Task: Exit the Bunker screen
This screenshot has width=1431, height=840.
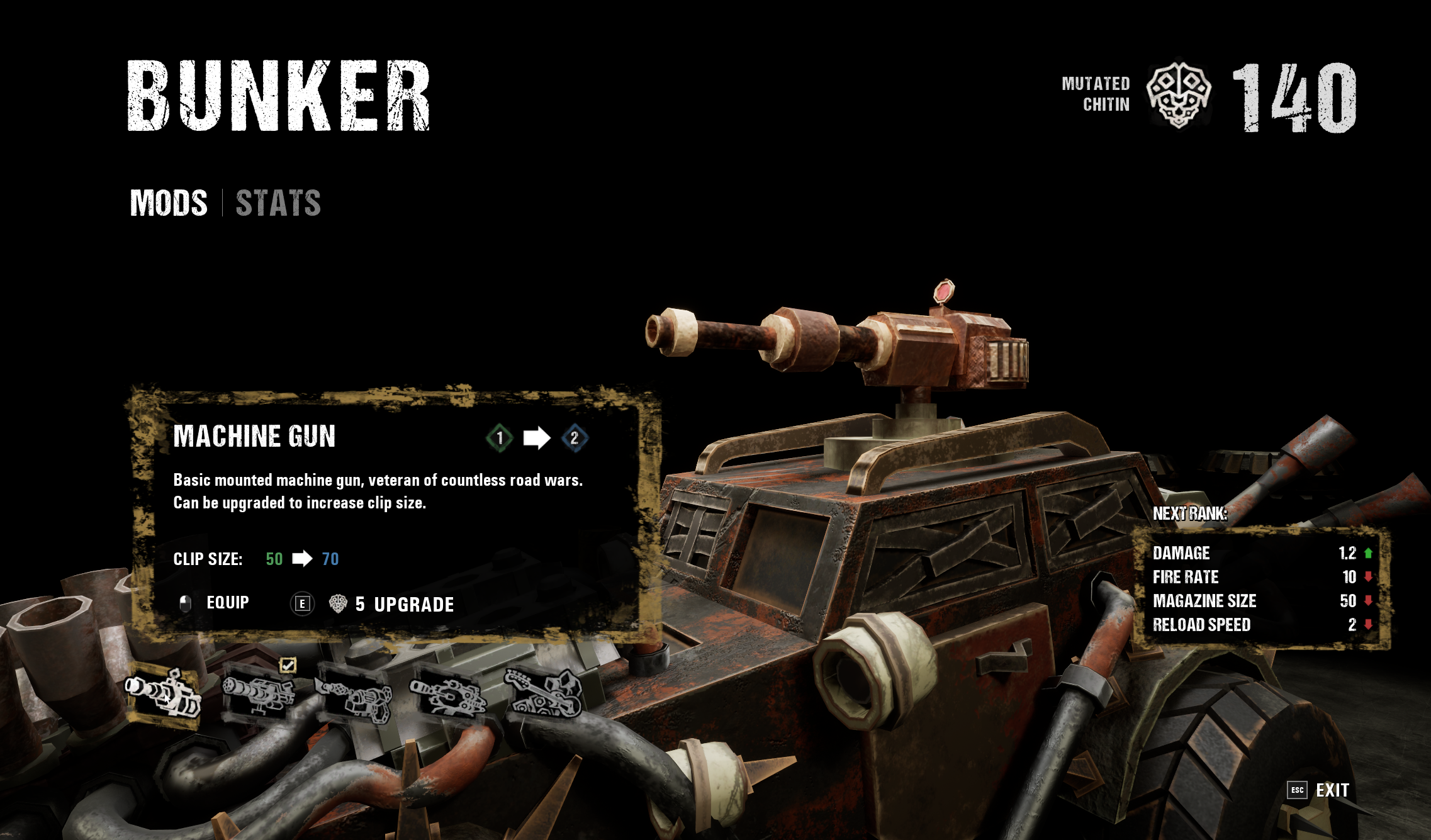Action: click(x=1332, y=790)
